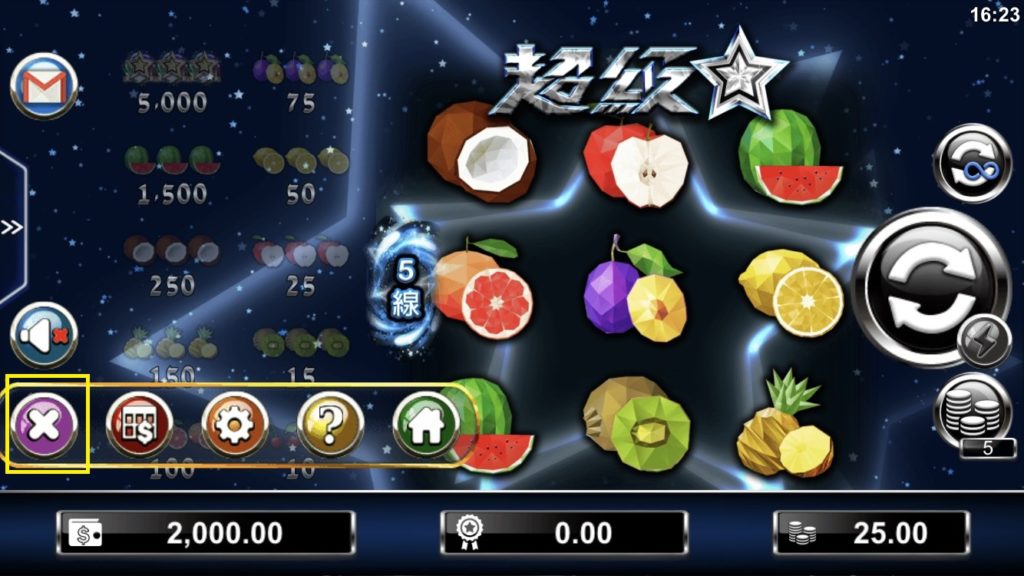Open the coin stack bet selector
This screenshot has height=576, width=1024.
(x=972, y=410)
